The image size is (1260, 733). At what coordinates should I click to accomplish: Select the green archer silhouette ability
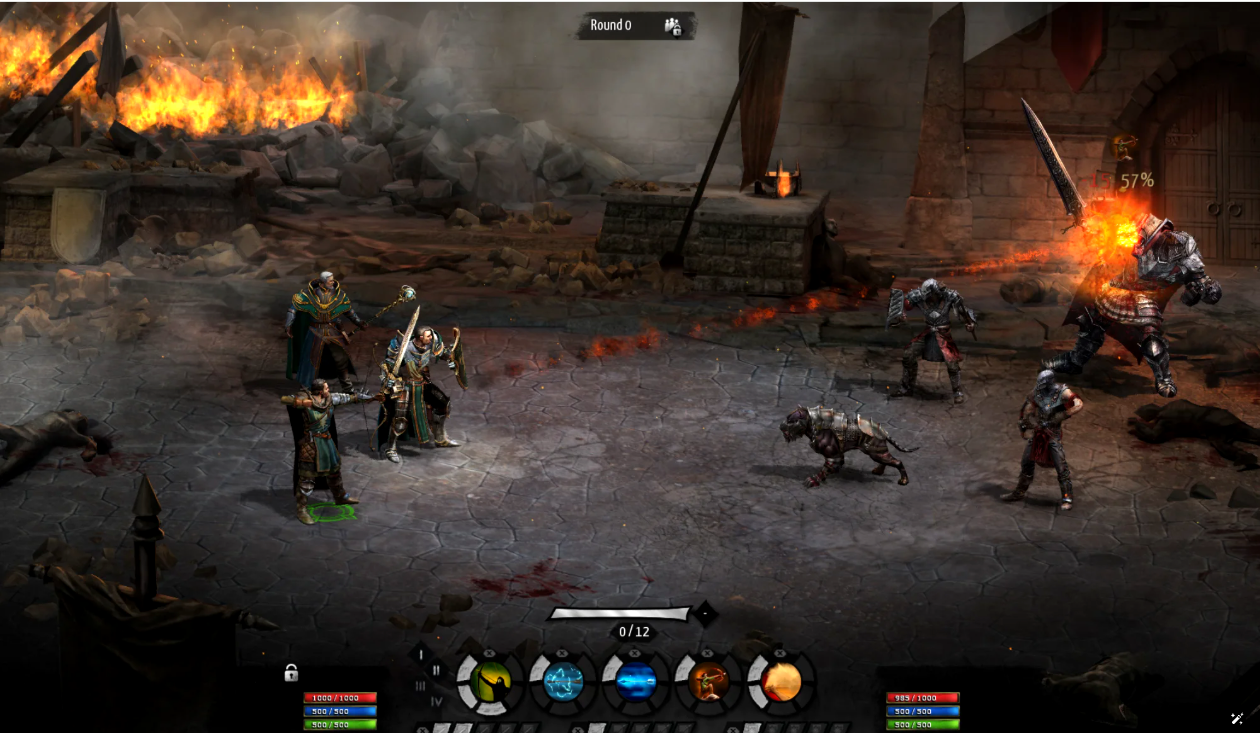491,683
